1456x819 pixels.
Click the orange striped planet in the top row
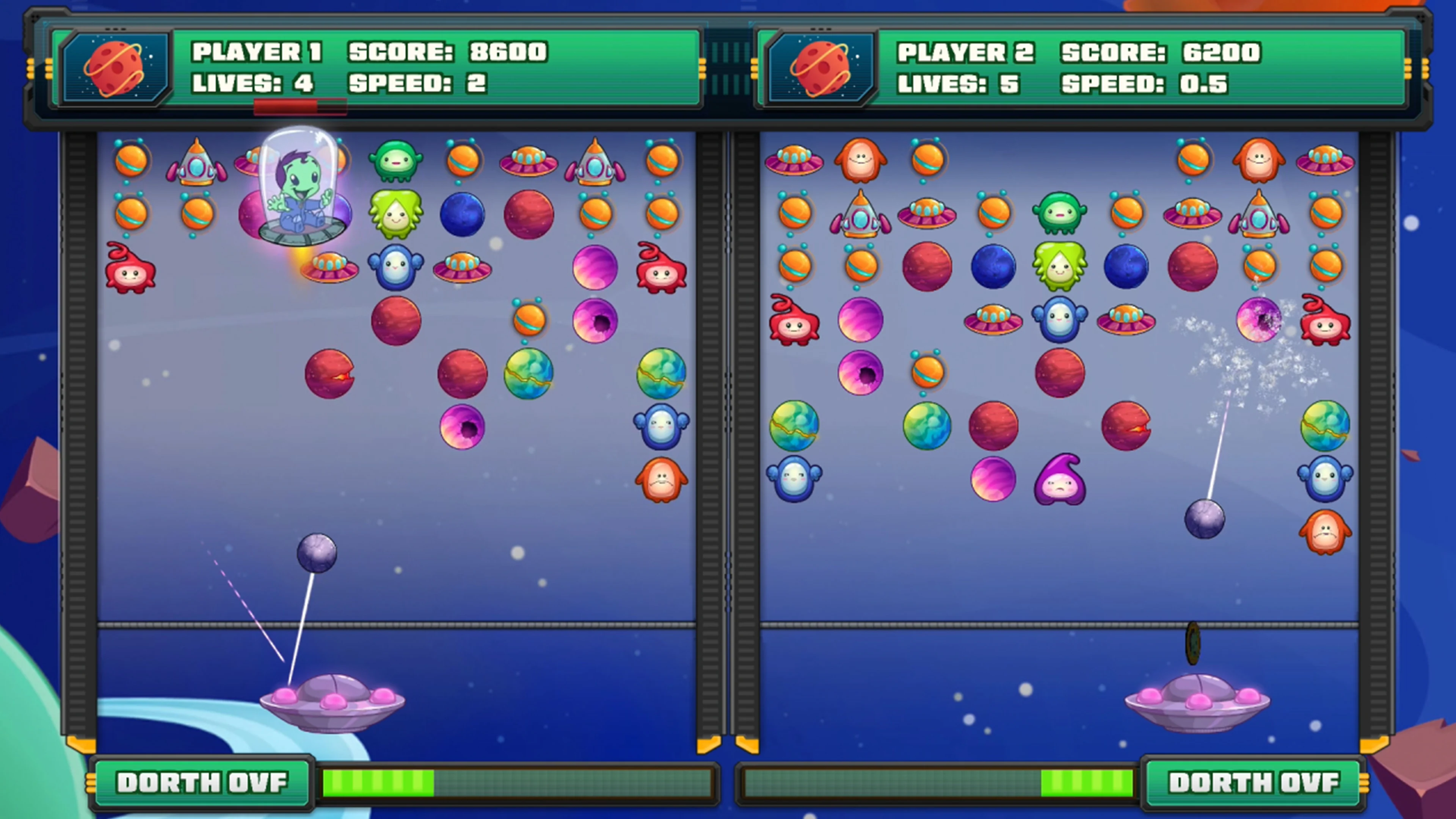pyautogui.click(x=130, y=161)
